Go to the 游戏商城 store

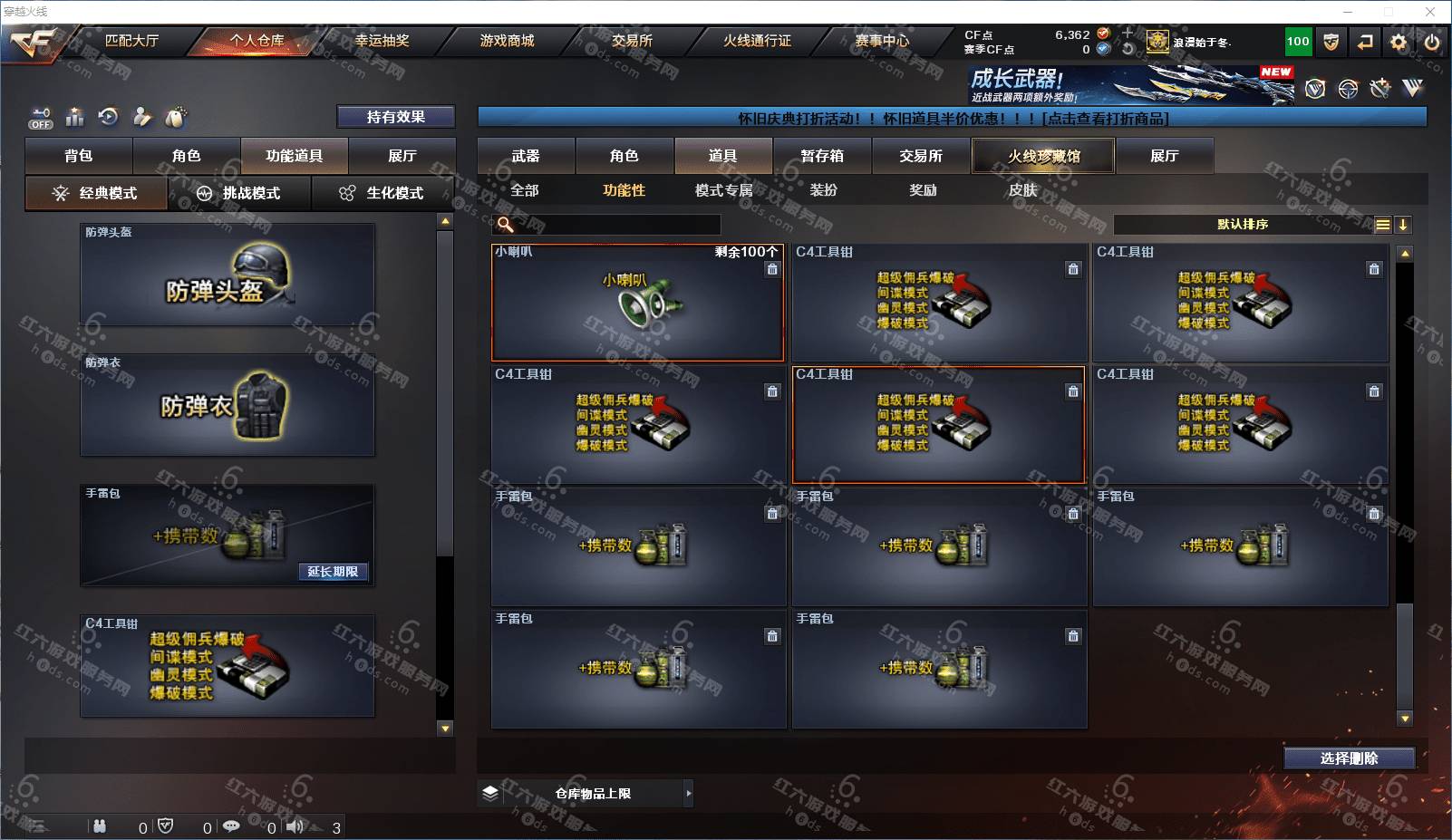pyautogui.click(x=507, y=41)
